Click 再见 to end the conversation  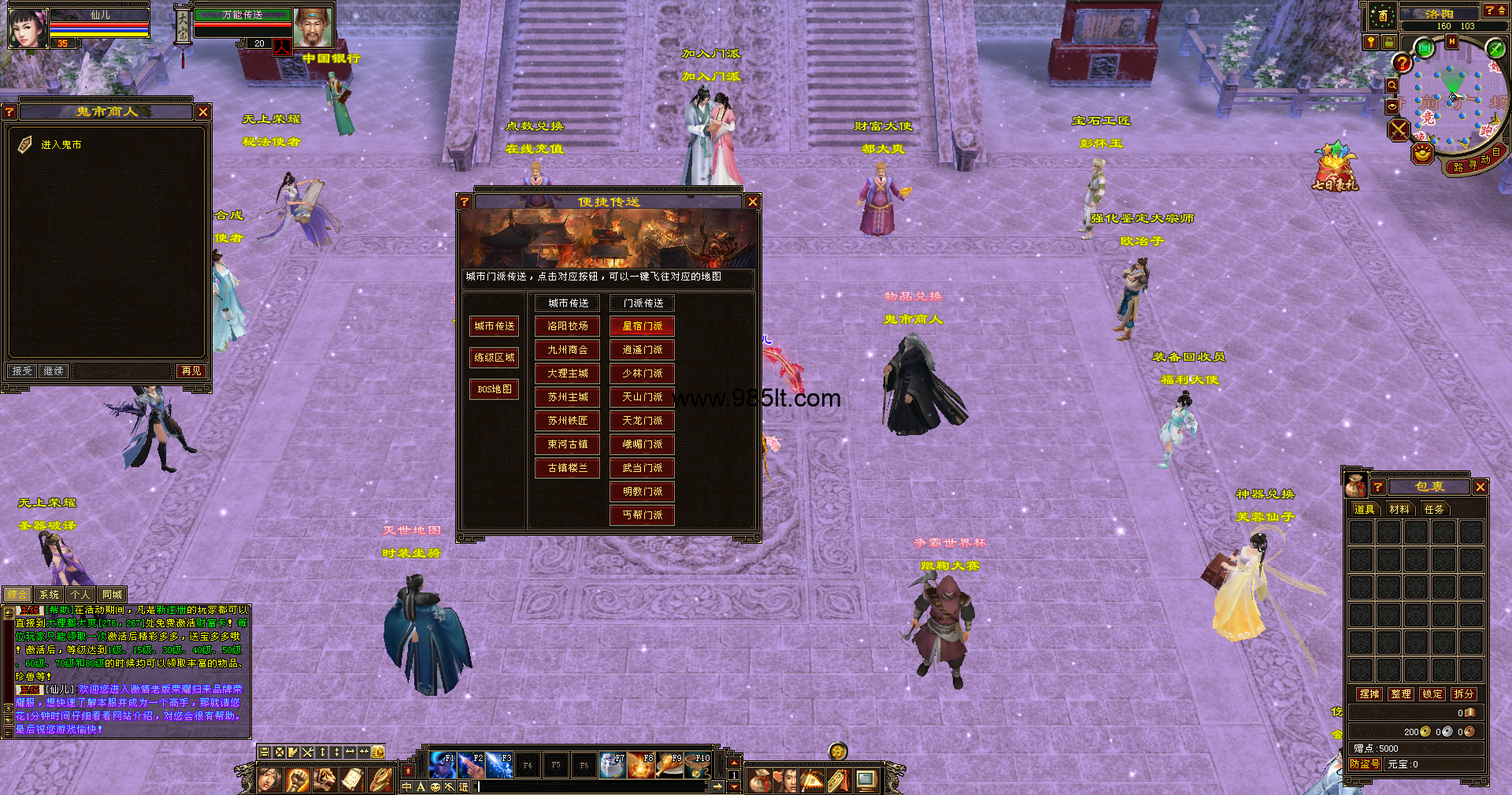pos(191,371)
